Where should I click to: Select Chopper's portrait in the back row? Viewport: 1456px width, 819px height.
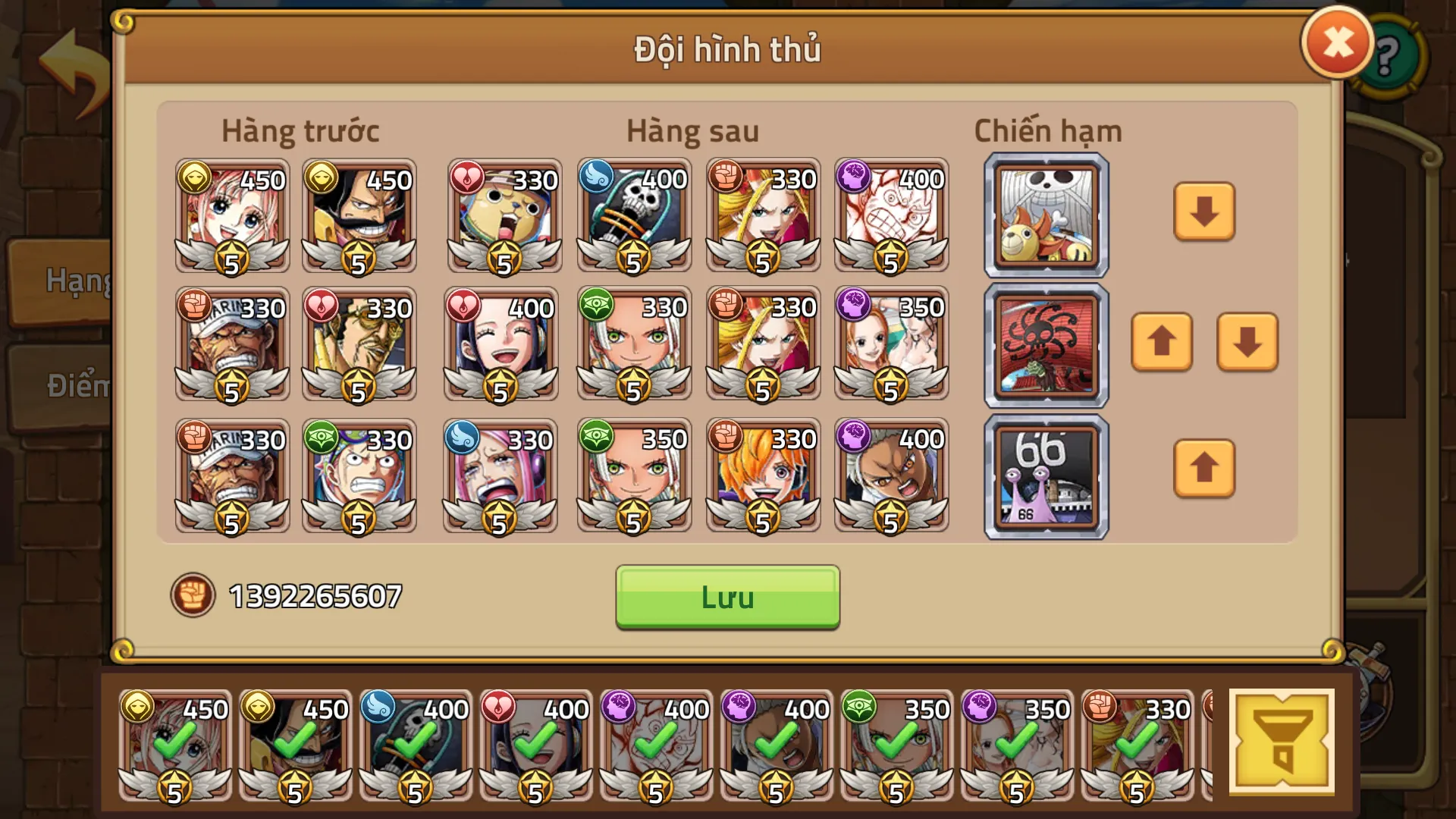coord(503,218)
